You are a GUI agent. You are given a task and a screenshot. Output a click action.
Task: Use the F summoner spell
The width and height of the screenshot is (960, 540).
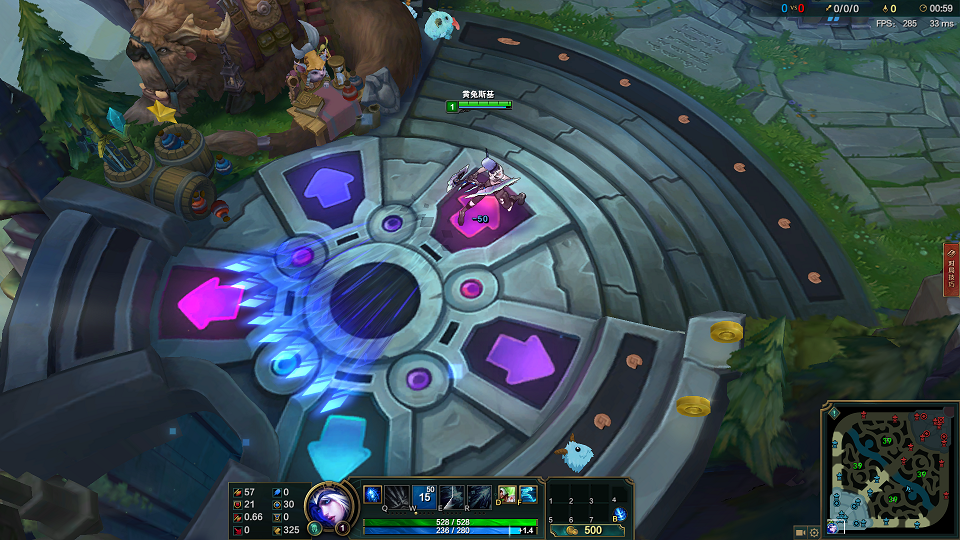[x=528, y=493]
